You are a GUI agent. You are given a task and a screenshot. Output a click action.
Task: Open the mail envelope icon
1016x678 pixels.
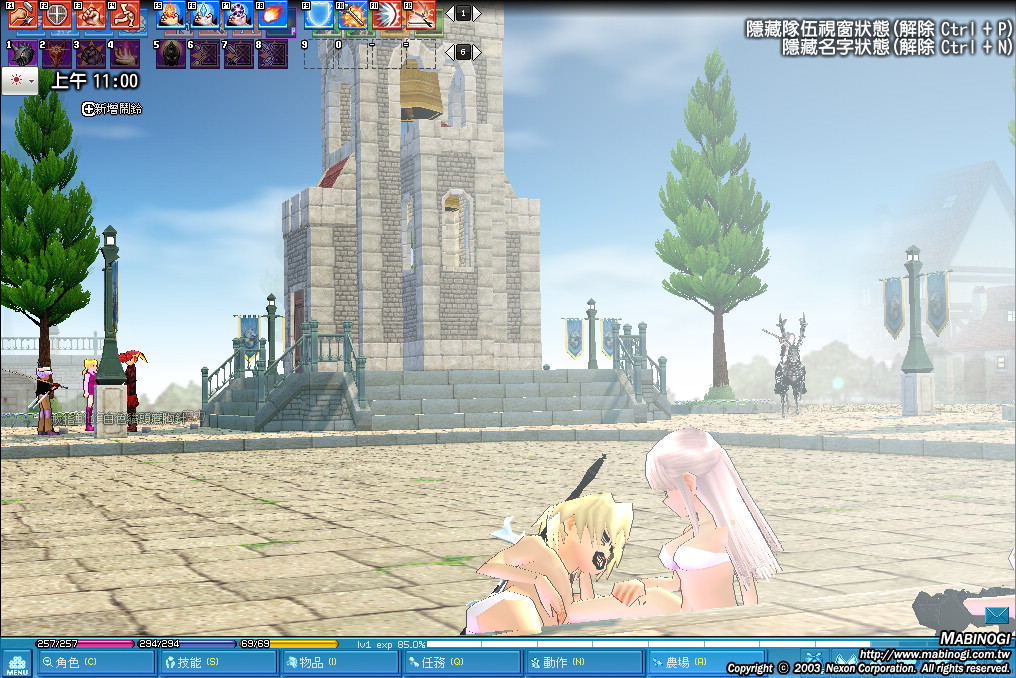[x=997, y=615]
